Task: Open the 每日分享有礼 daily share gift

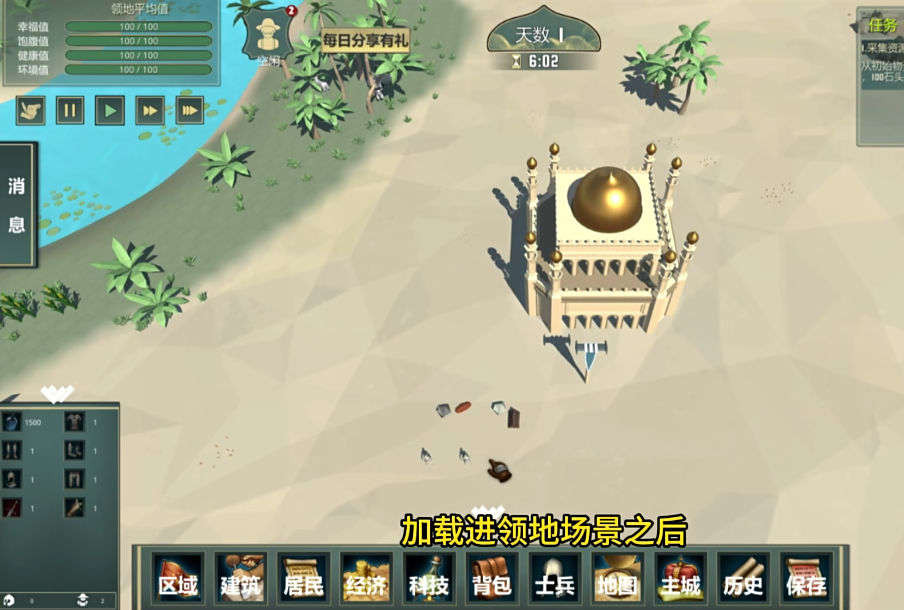Action: 366,41
